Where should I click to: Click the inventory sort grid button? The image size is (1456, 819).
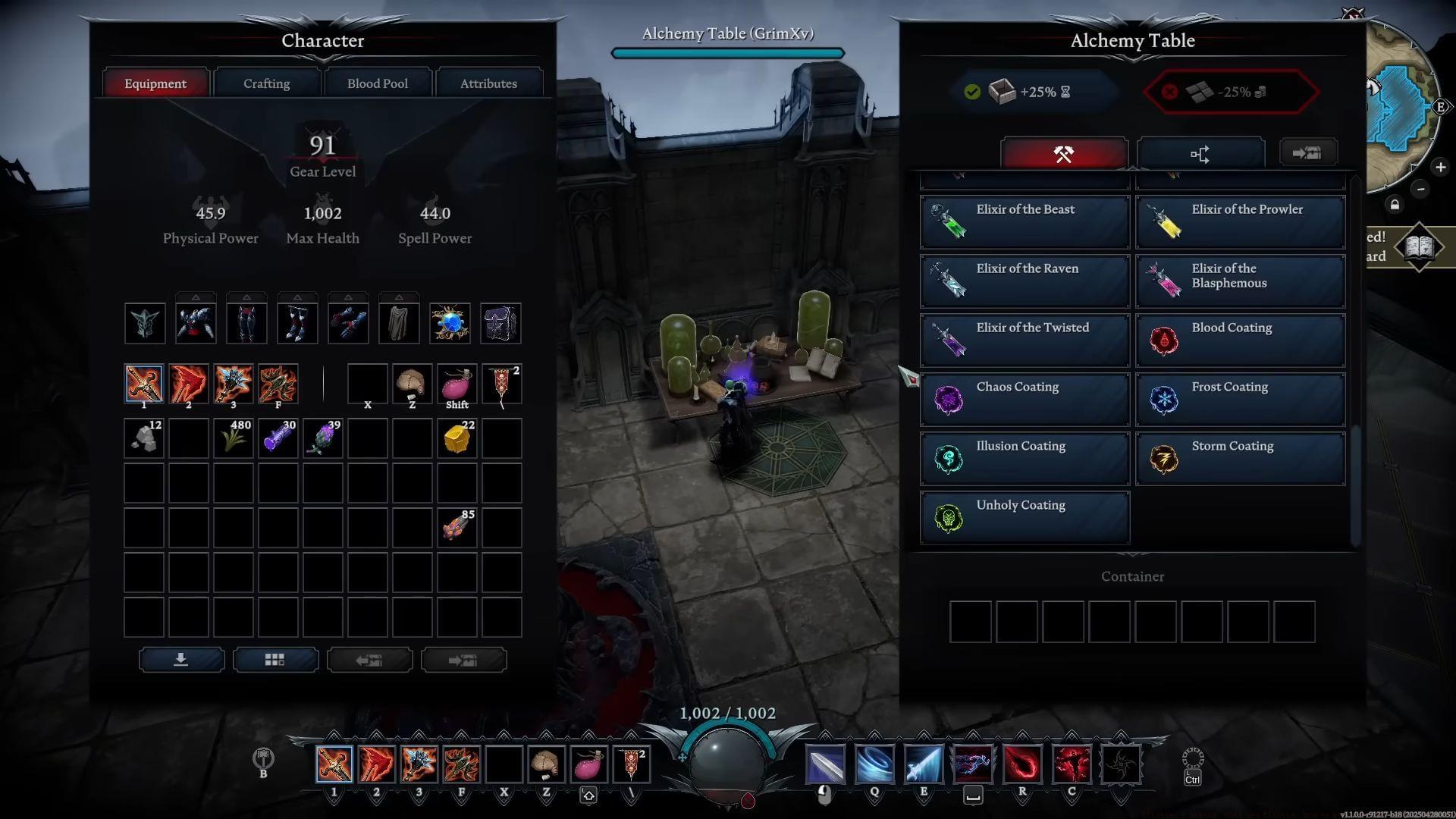(x=275, y=660)
